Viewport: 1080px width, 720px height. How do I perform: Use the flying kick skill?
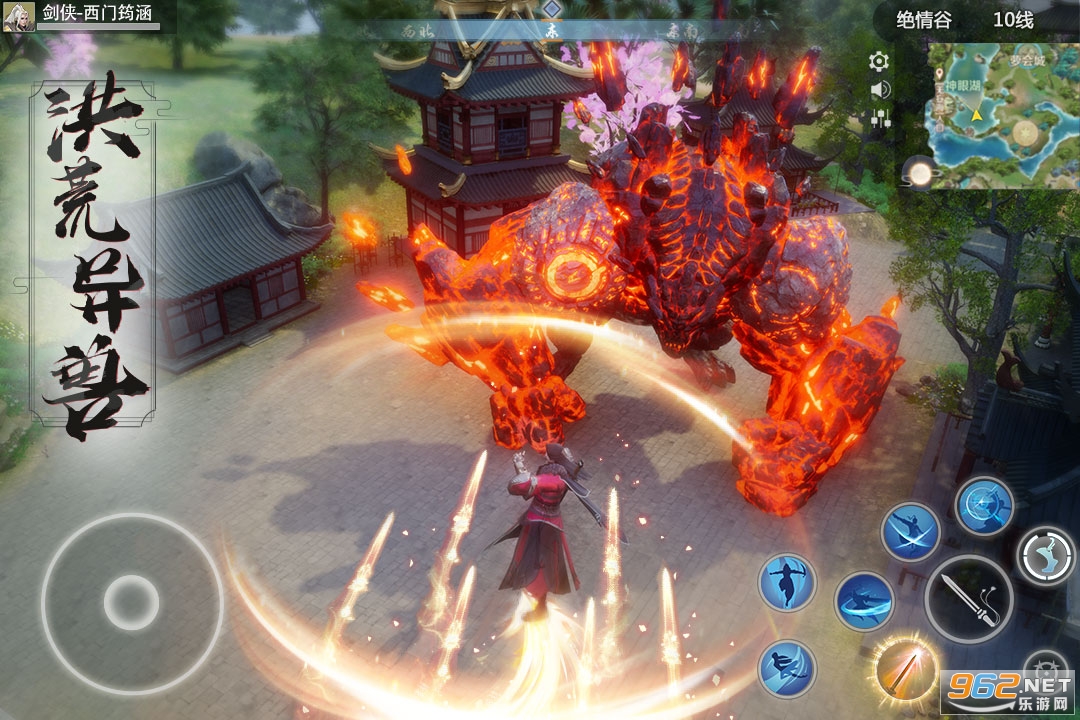[787, 668]
